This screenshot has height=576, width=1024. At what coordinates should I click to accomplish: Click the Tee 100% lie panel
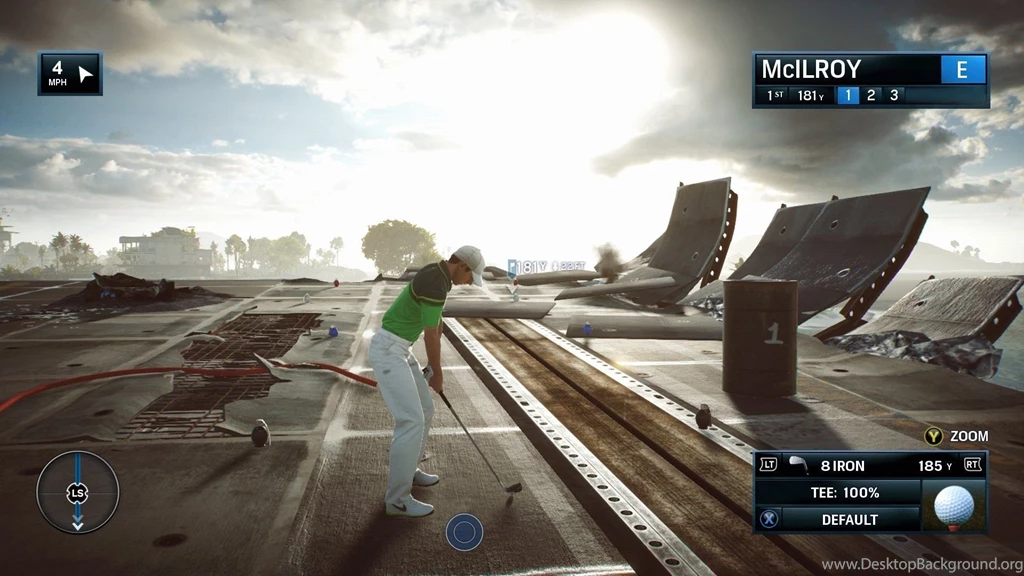point(844,493)
